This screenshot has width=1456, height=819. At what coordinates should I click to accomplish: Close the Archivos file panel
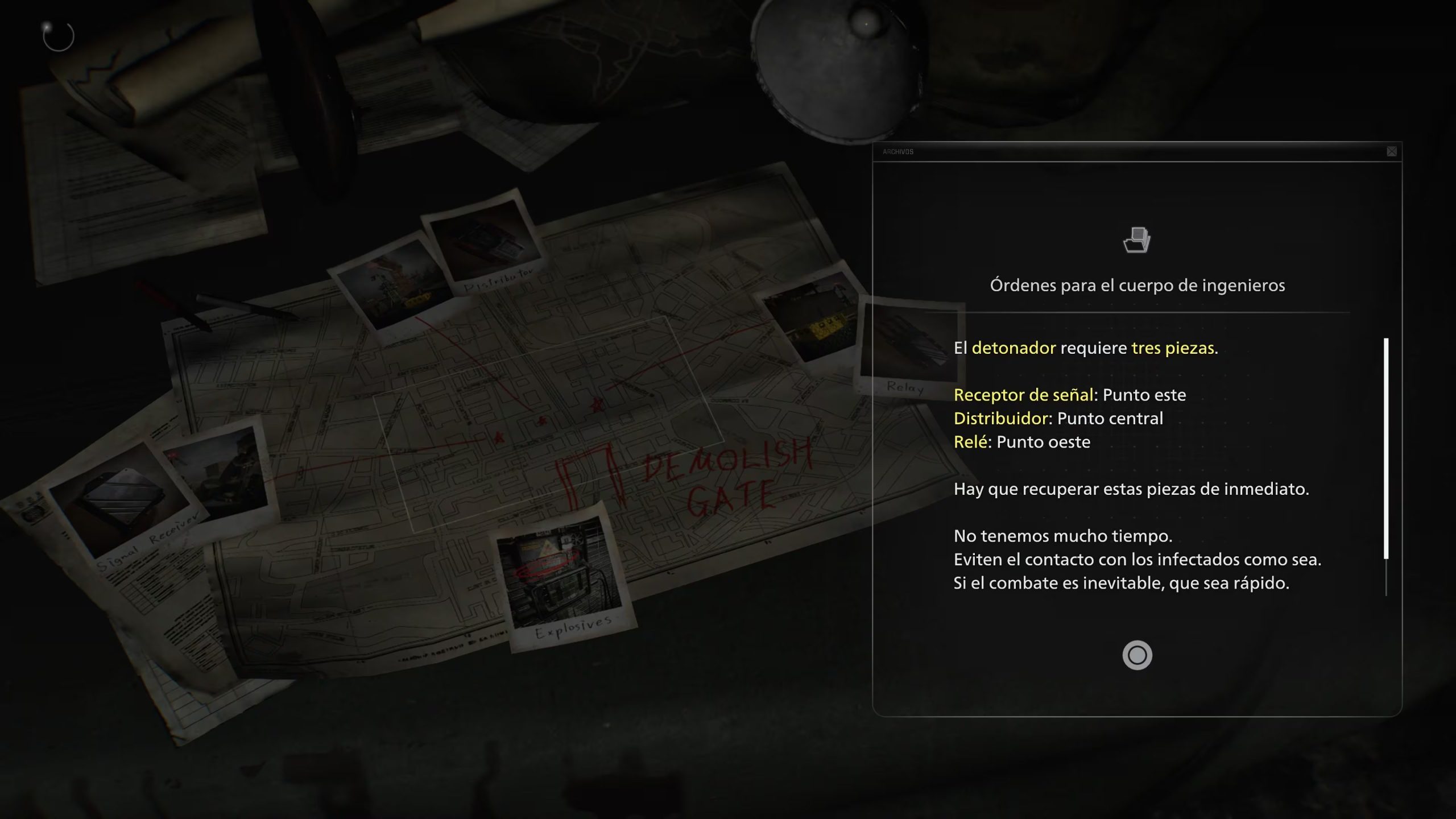pos(1391,151)
